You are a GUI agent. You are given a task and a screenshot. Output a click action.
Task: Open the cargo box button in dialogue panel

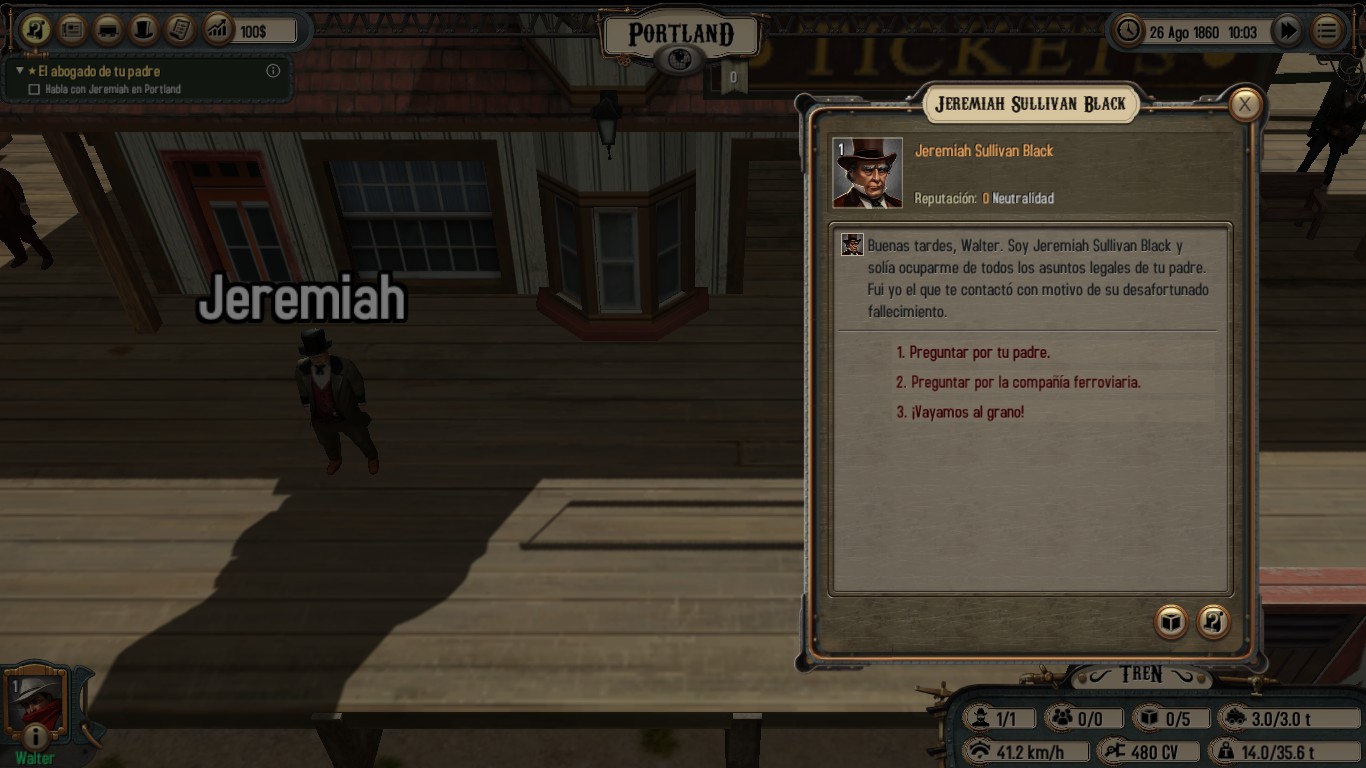1170,622
